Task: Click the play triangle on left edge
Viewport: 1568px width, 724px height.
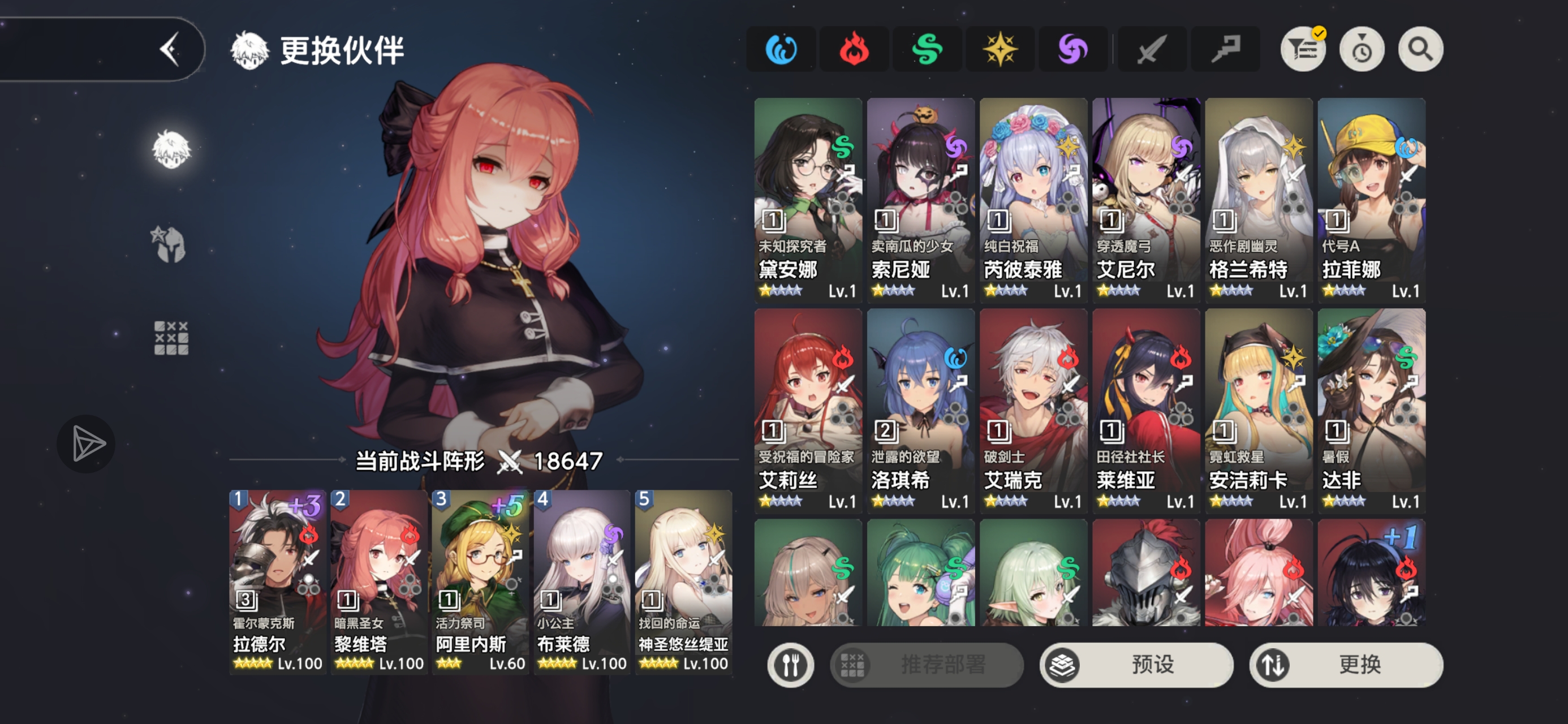Action: click(87, 443)
